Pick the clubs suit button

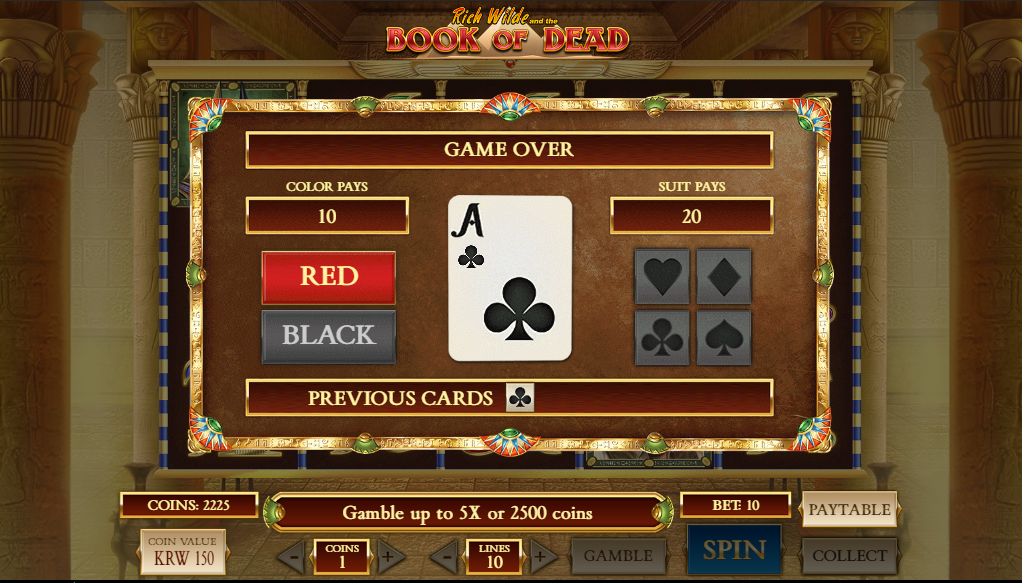pos(662,338)
